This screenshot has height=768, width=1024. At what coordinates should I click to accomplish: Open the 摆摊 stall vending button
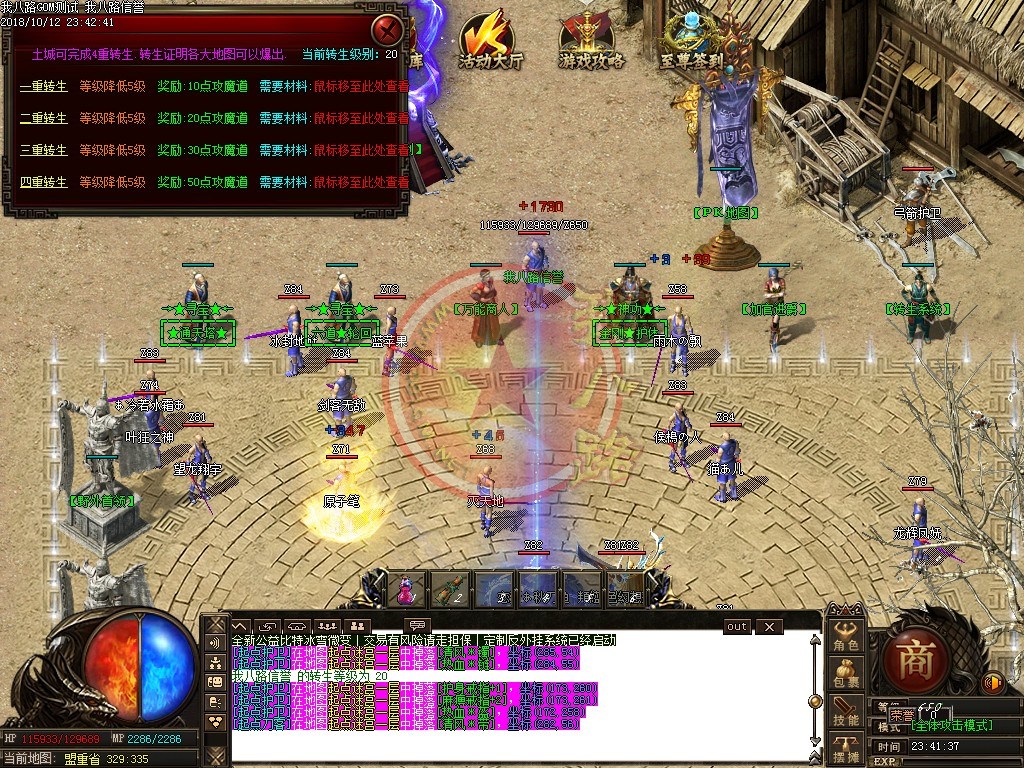(x=846, y=749)
